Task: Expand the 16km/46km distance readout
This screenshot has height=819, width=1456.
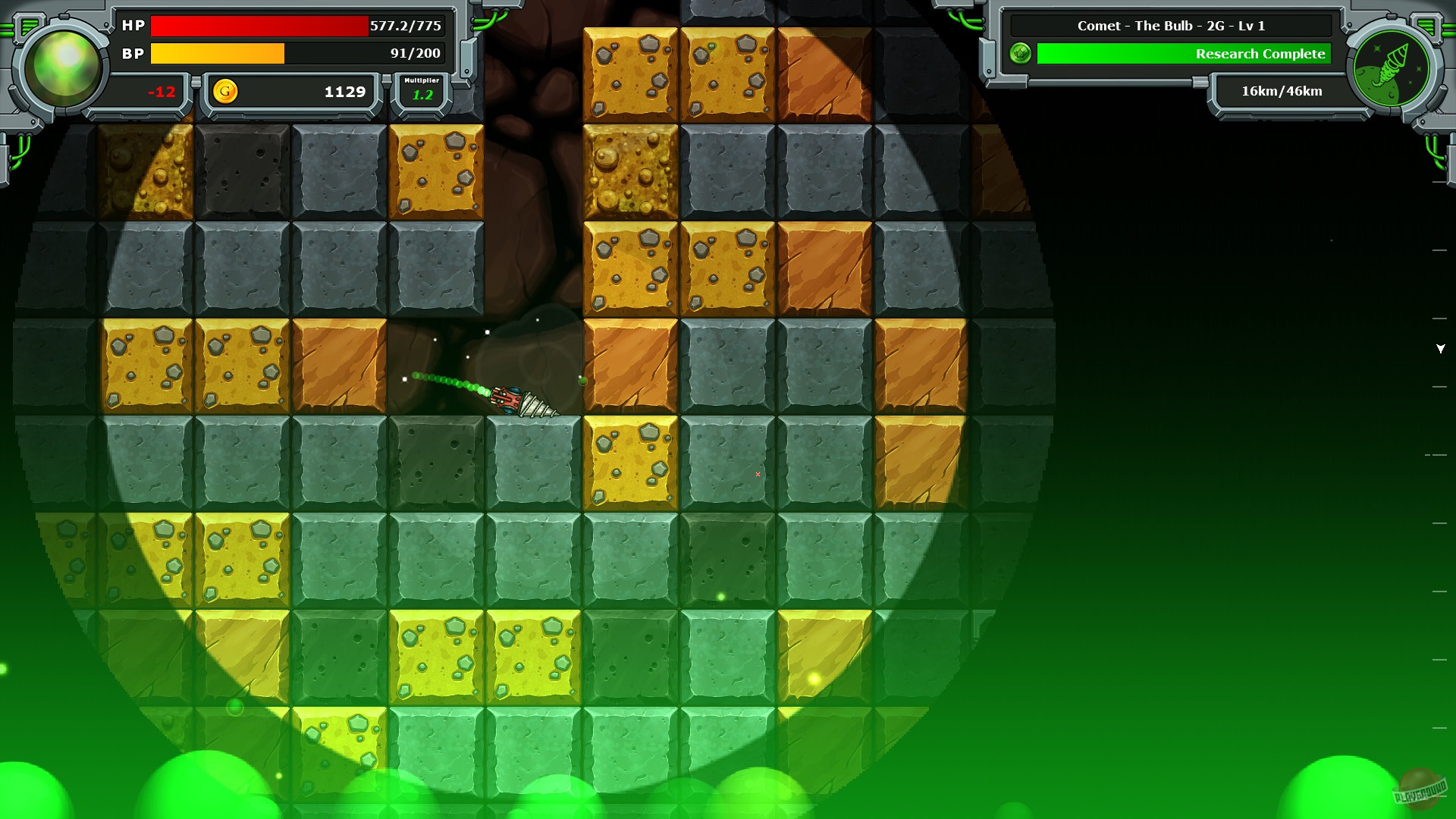Action: [x=1280, y=91]
